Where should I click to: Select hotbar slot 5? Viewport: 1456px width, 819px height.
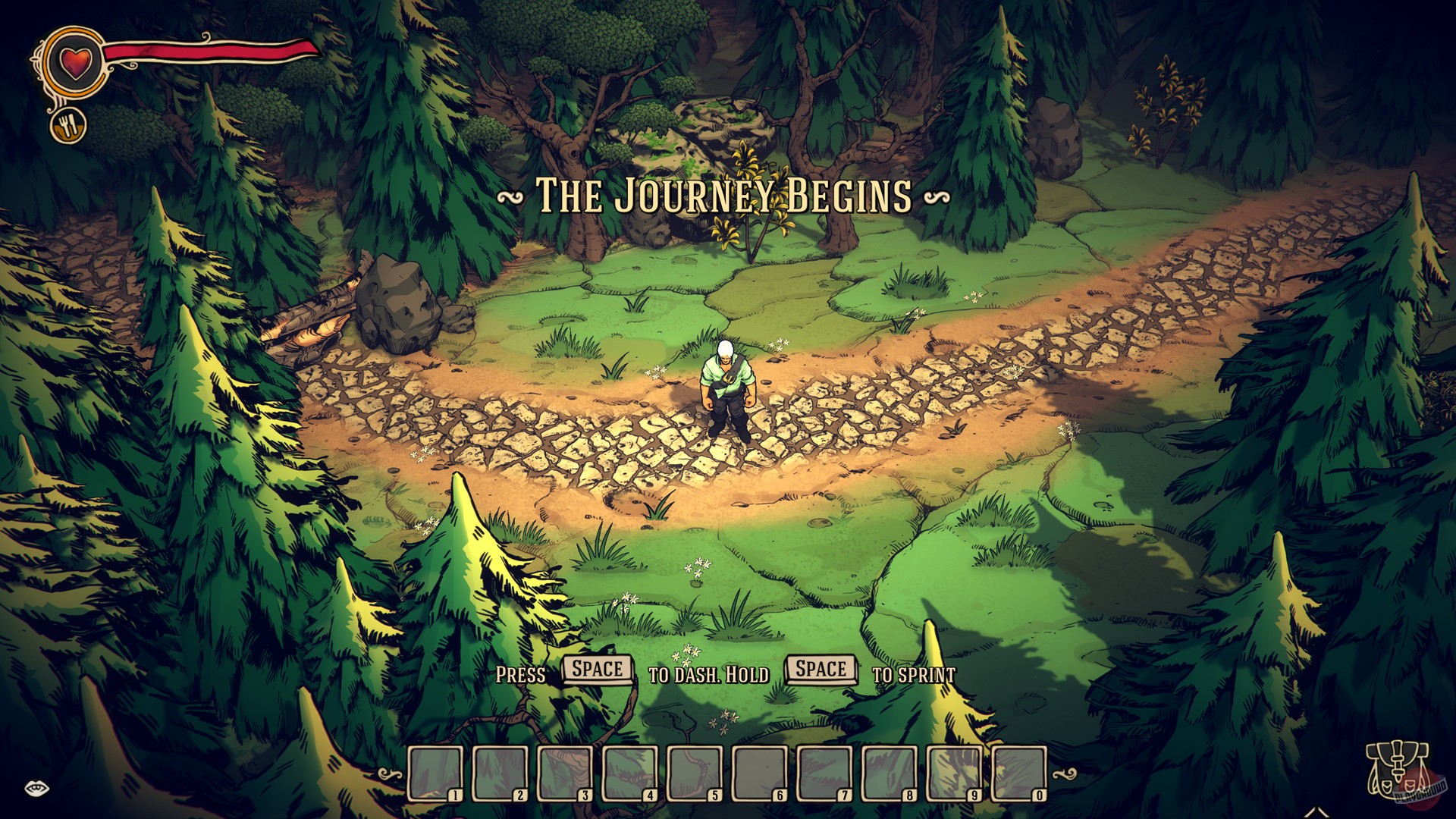pos(692,773)
